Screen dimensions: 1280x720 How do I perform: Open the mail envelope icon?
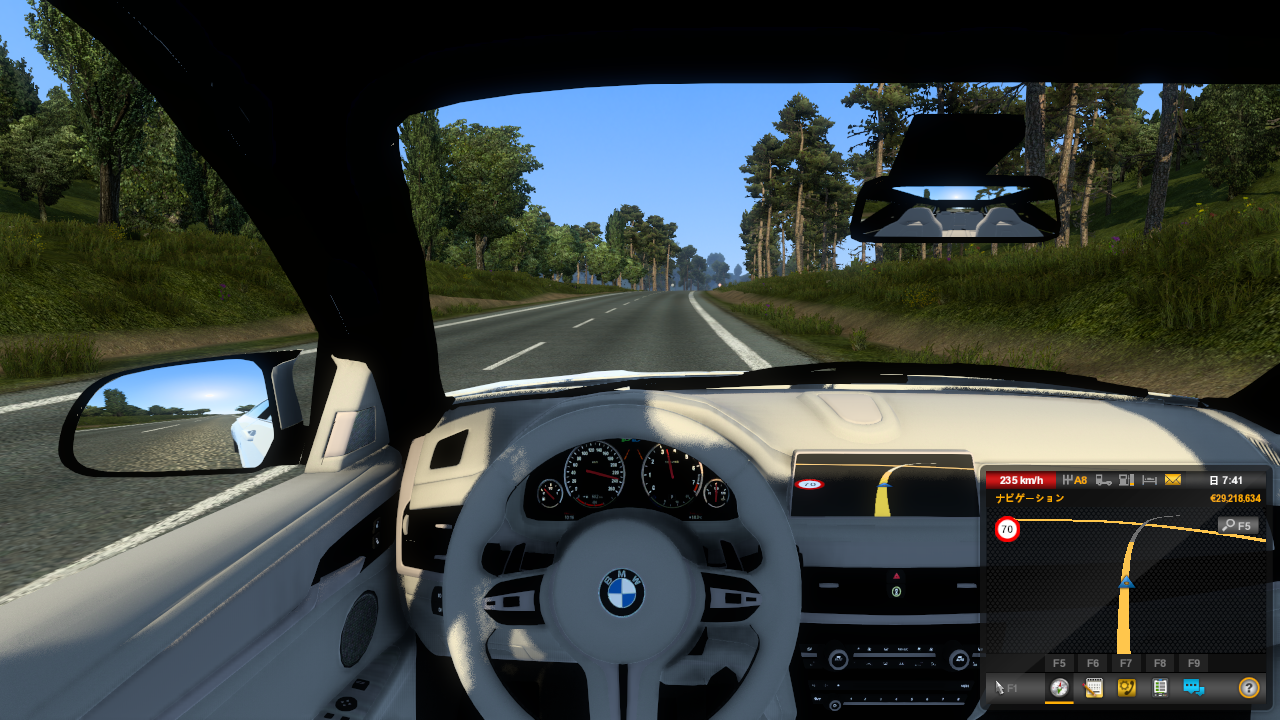1173,480
